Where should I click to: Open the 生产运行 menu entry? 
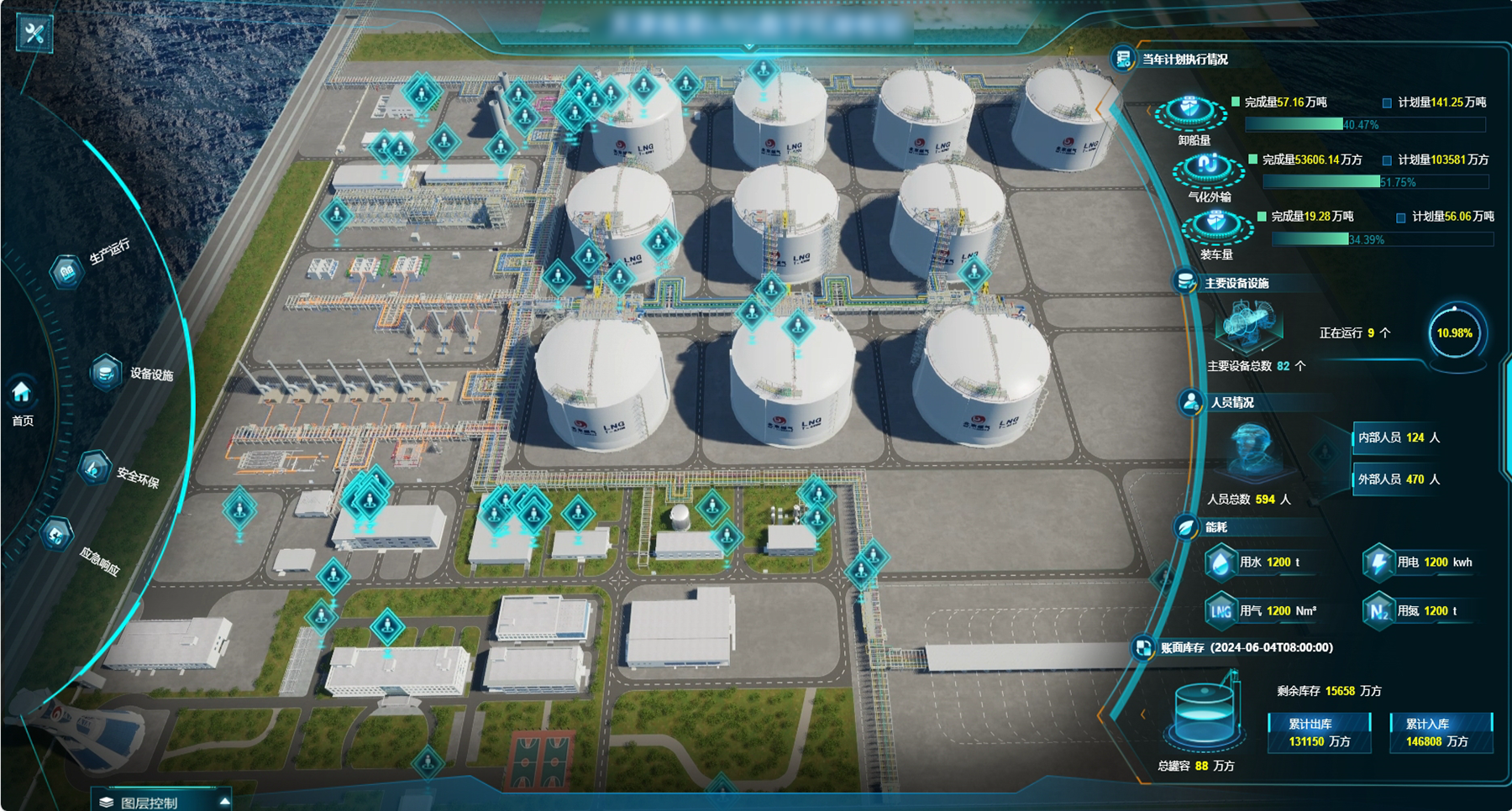coord(68,270)
